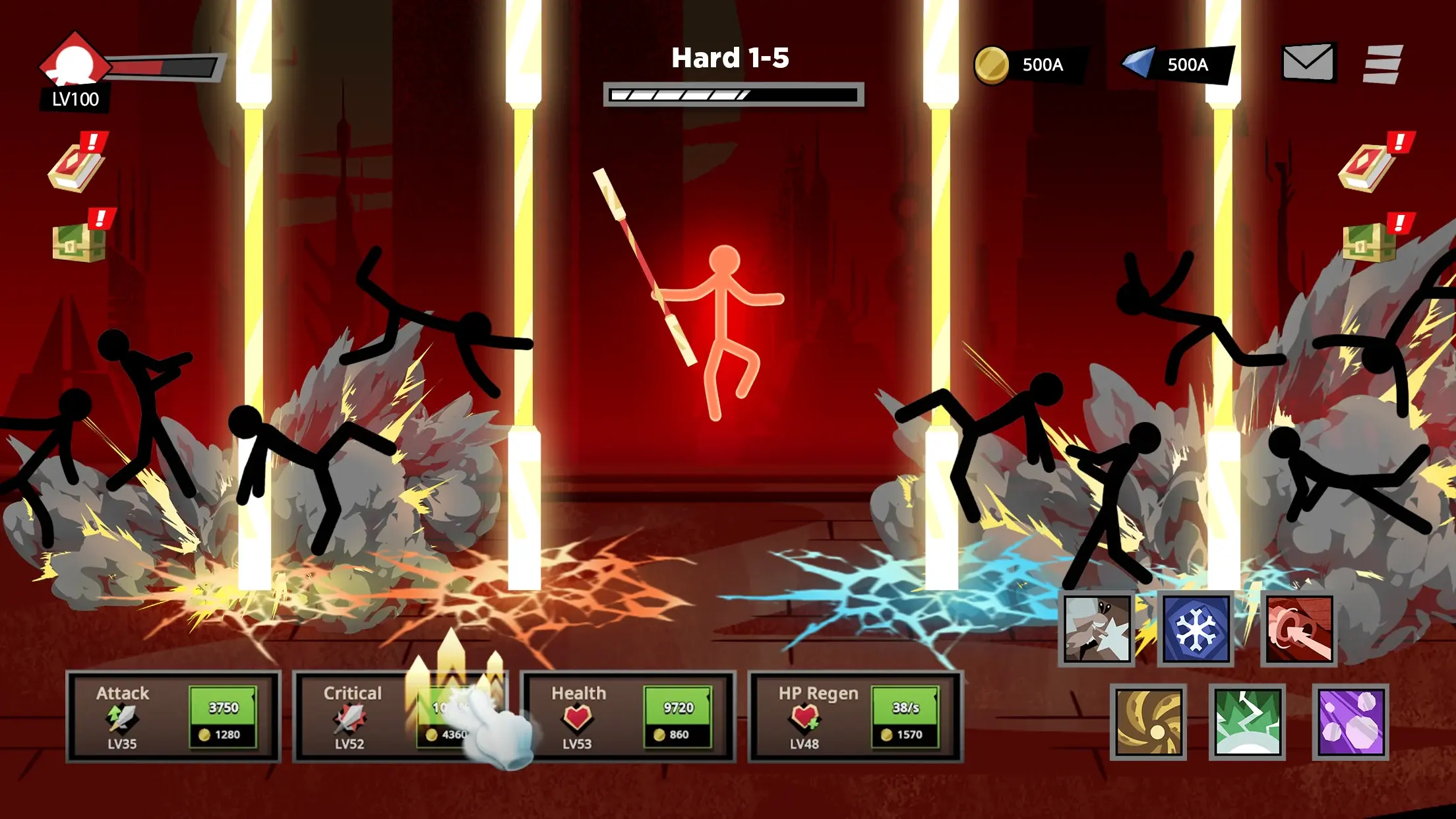This screenshot has height=819, width=1456.
Task: Open the stacked-bars main menu
Action: click(1383, 64)
